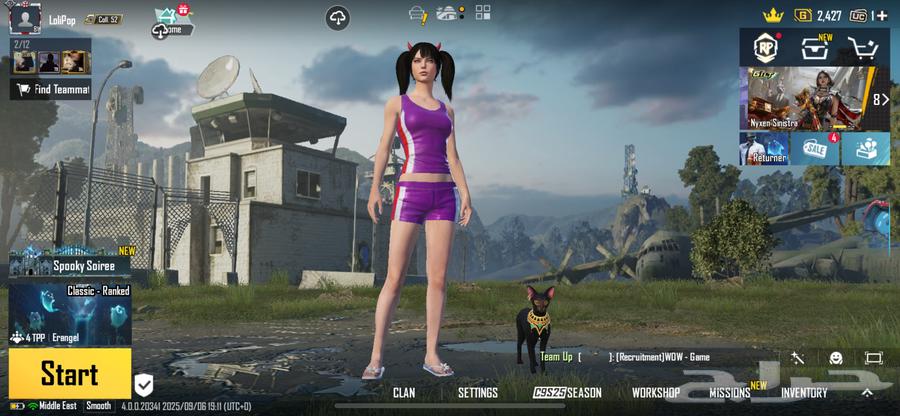The width and height of the screenshot is (900, 416).
Task: Open the emote smiley face icon
Action: coord(836,358)
